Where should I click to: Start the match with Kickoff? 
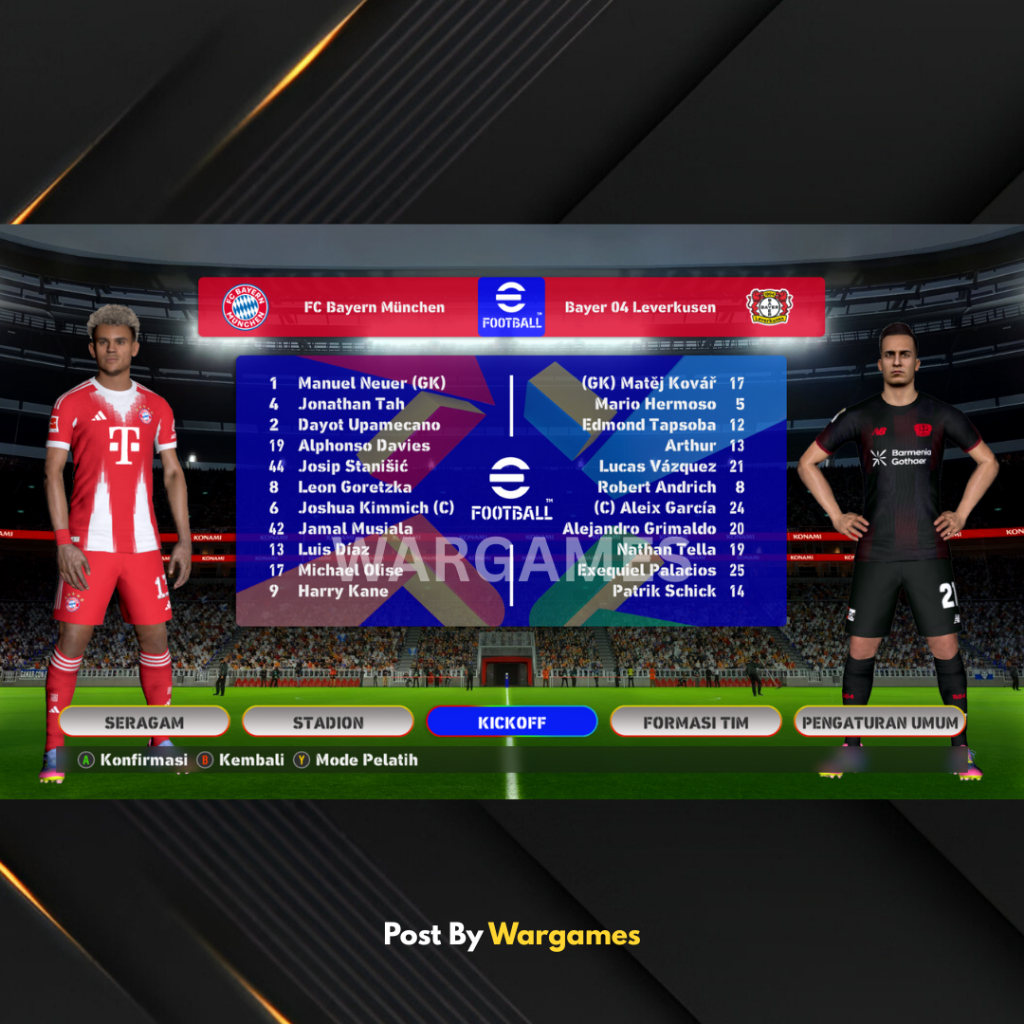[511, 722]
